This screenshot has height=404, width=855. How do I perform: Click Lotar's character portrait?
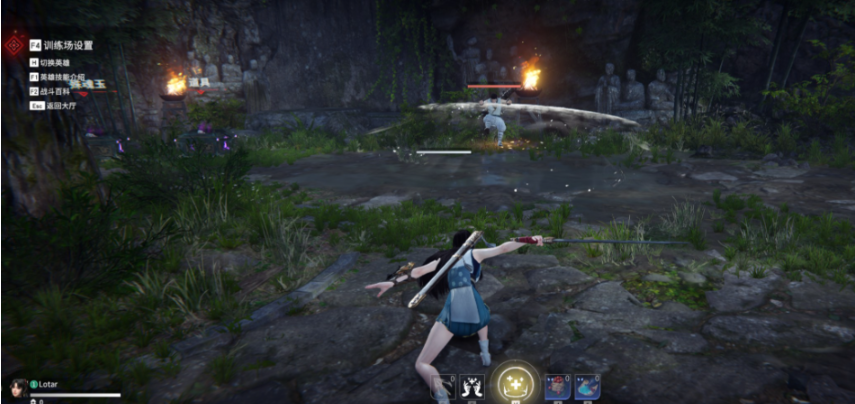17,386
